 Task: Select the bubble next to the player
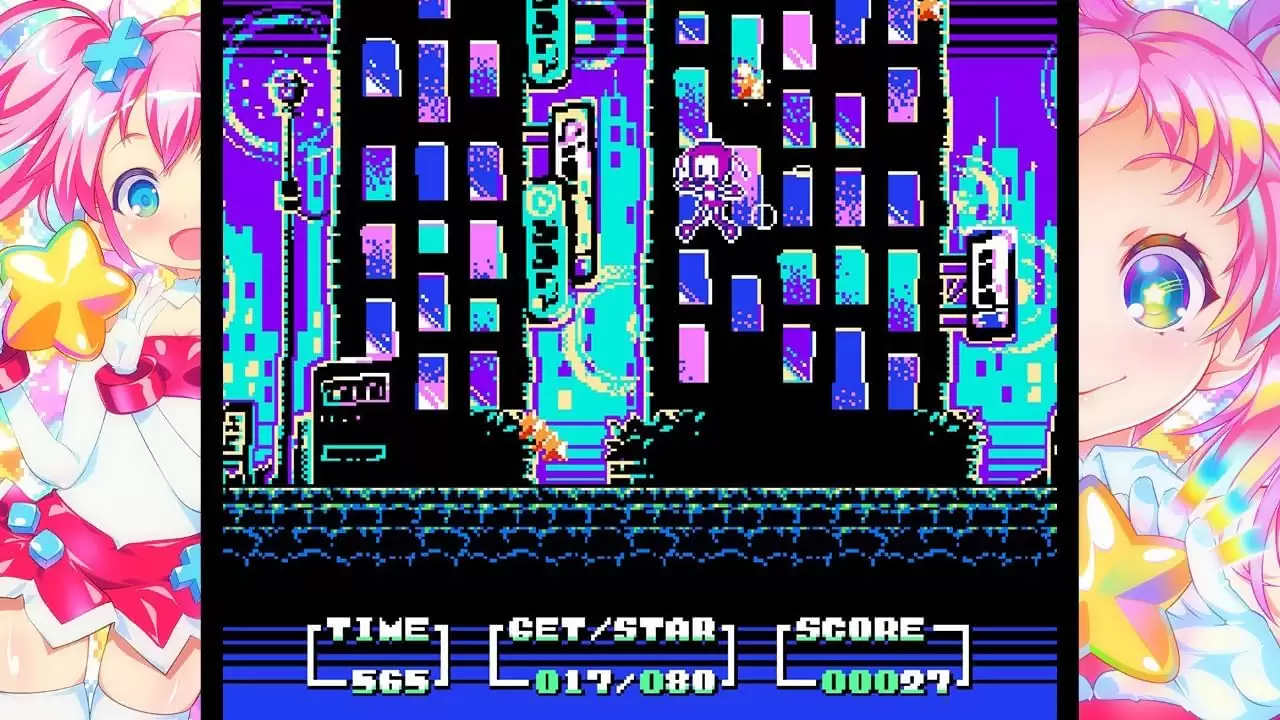point(763,213)
